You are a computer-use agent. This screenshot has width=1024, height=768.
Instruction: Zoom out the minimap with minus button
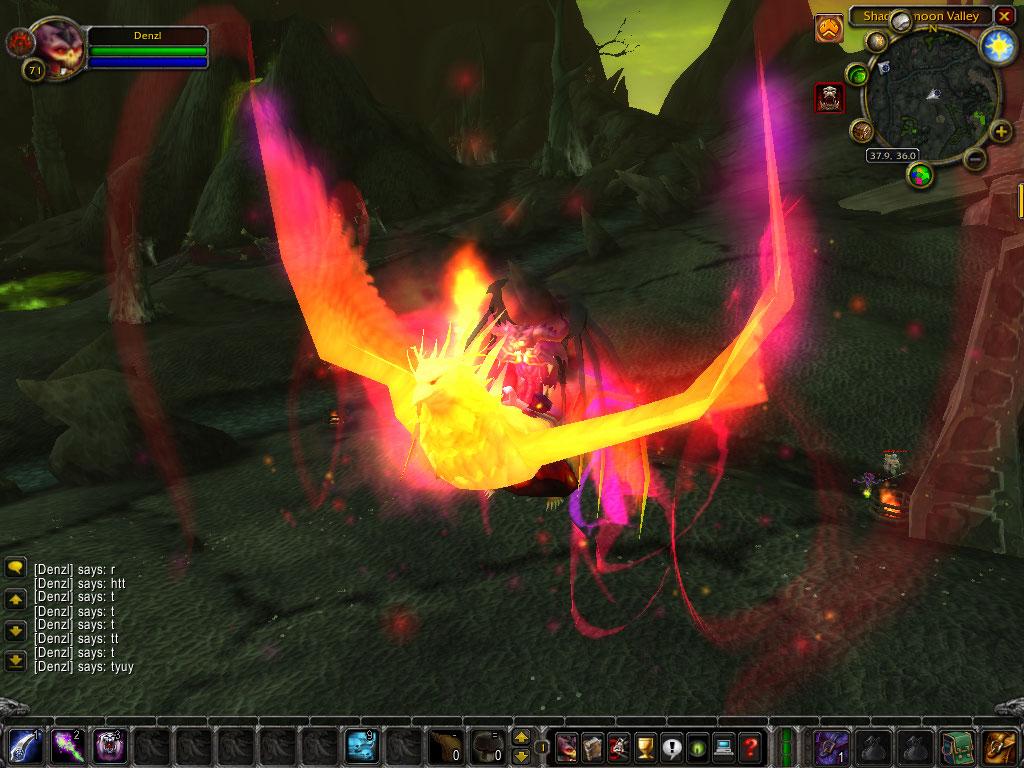pyautogui.click(x=976, y=158)
